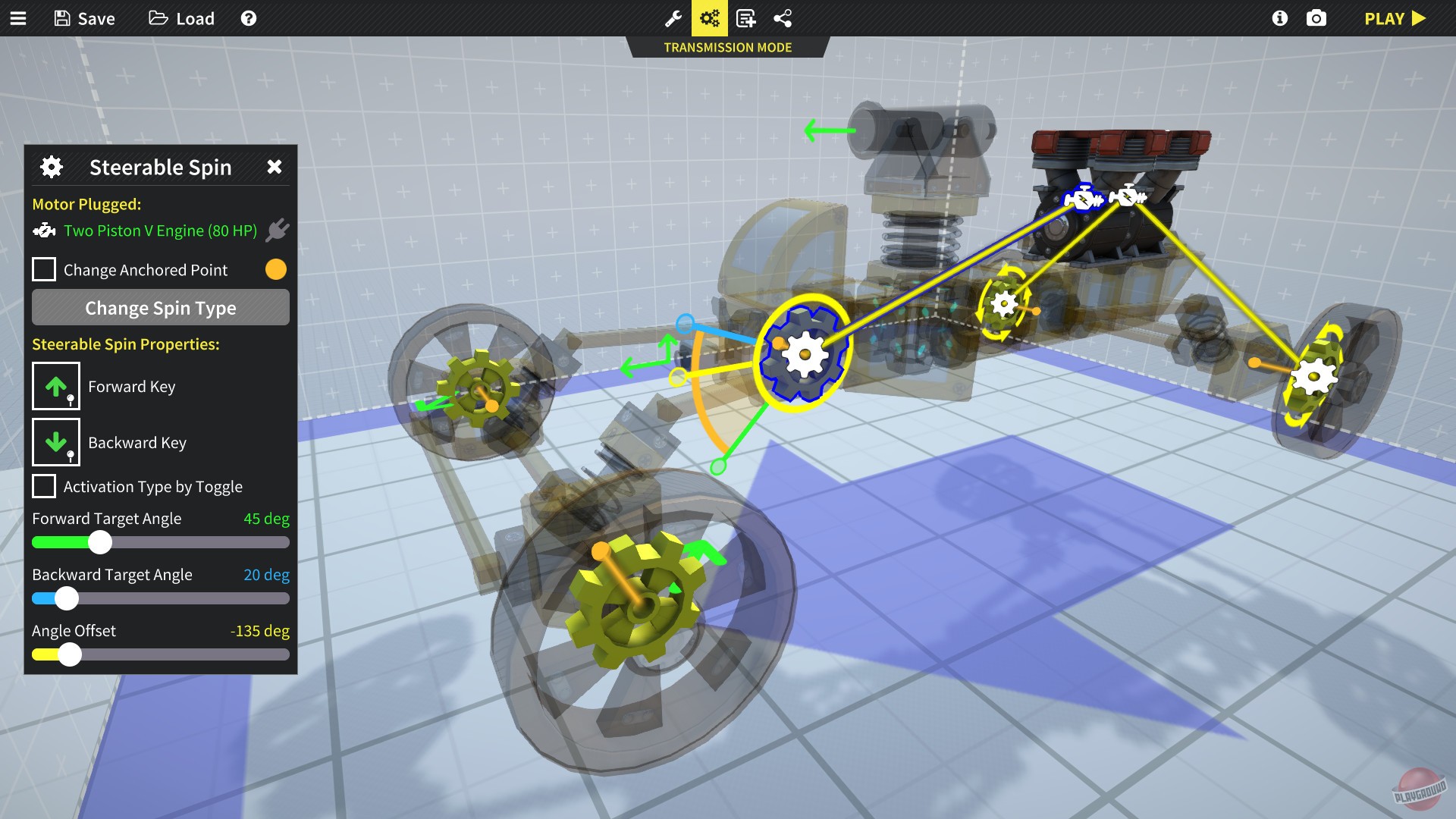The height and width of the screenshot is (819, 1456).
Task: Open the Share icon in the toolbar
Action: click(783, 18)
